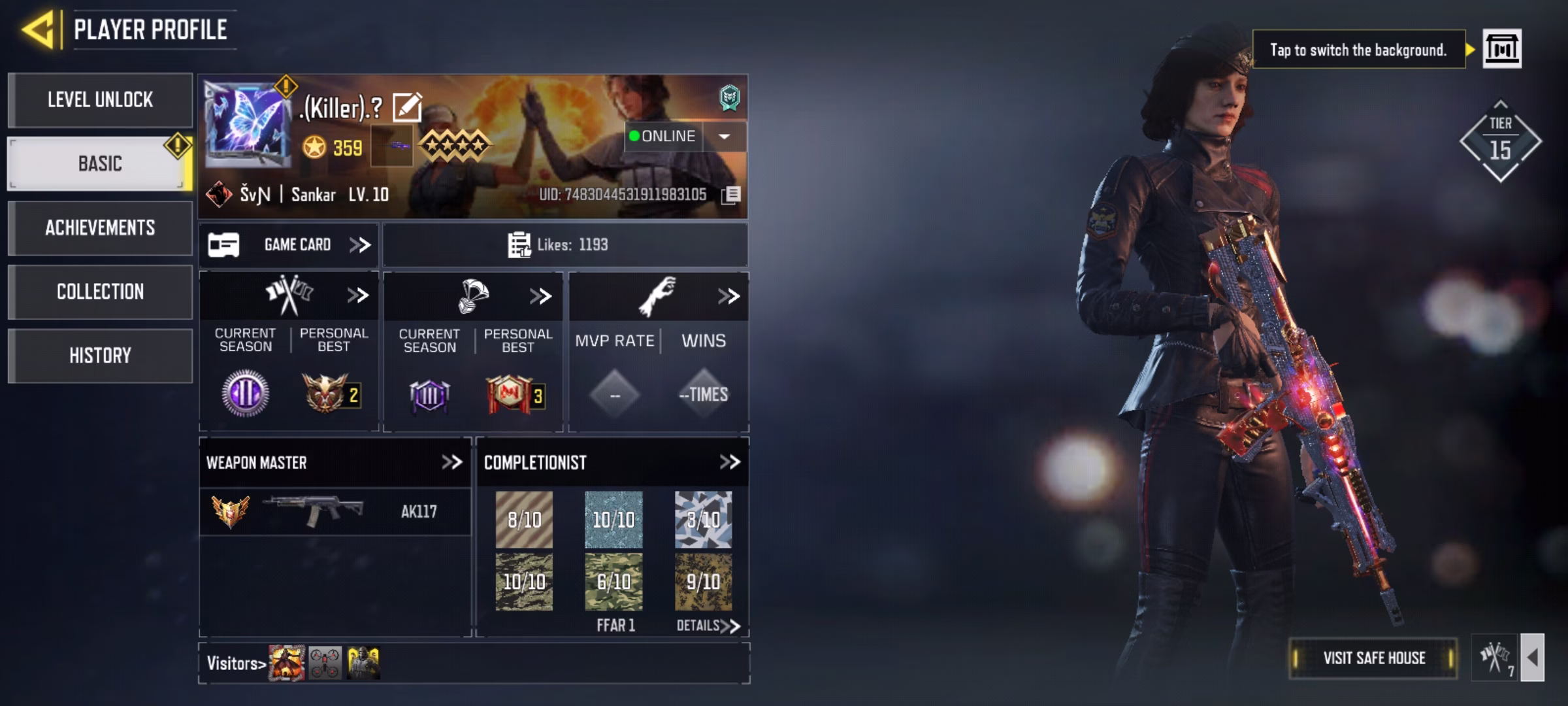
Task: Open Completionist Details link
Action: tap(708, 626)
